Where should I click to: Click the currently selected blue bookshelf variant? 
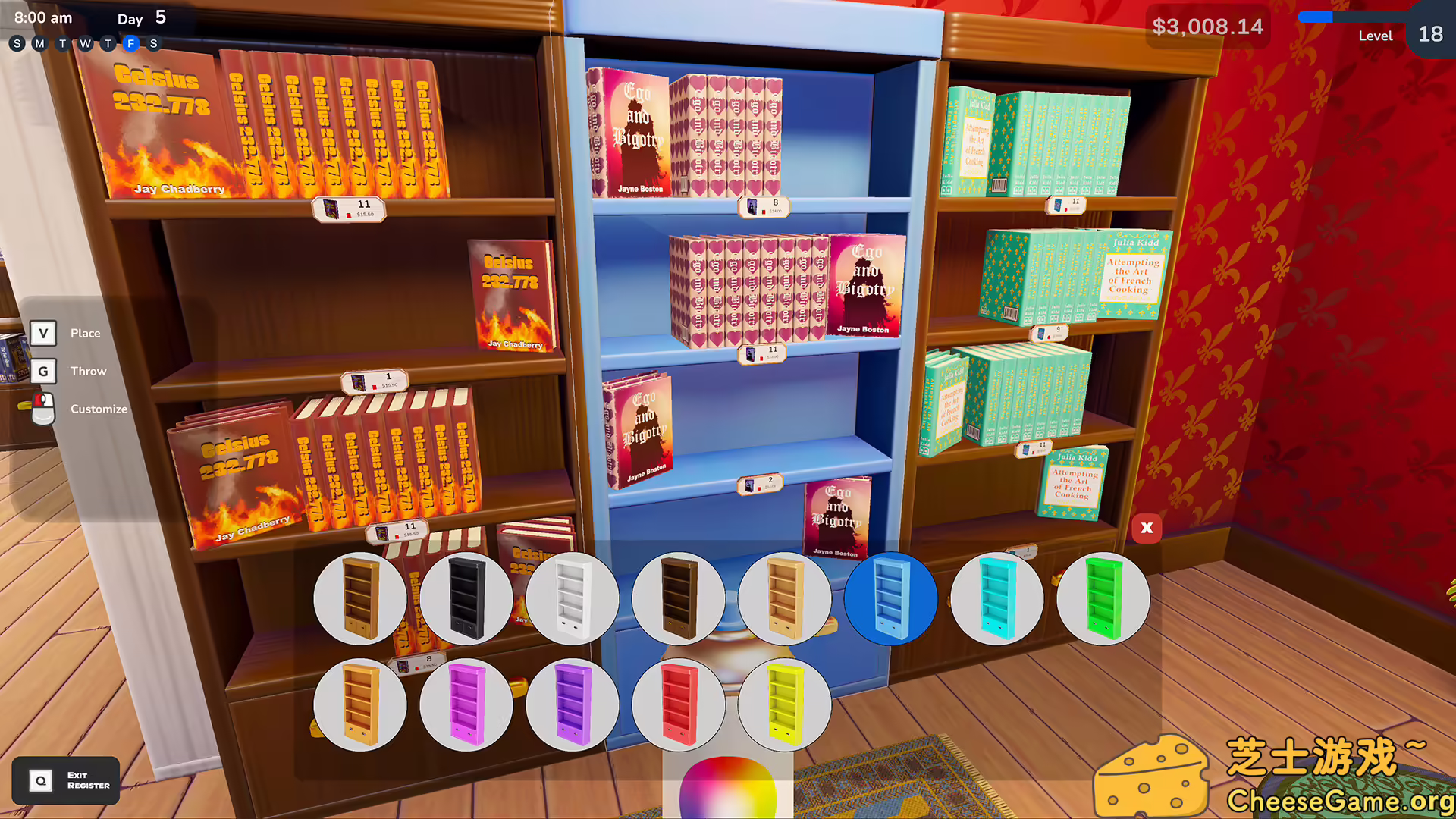click(891, 599)
